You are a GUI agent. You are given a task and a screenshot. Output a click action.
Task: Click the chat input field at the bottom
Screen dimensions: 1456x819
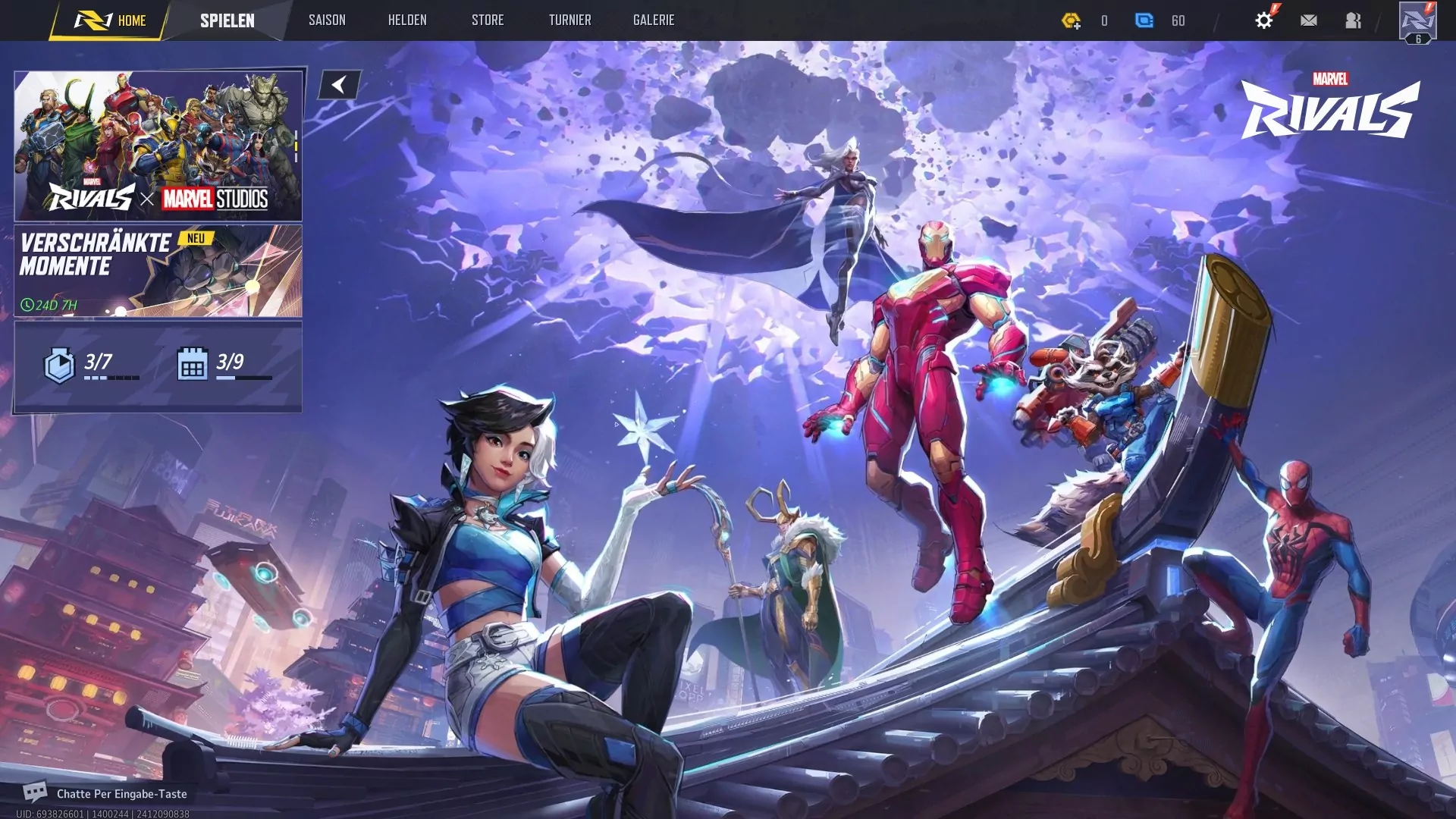tap(121, 793)
